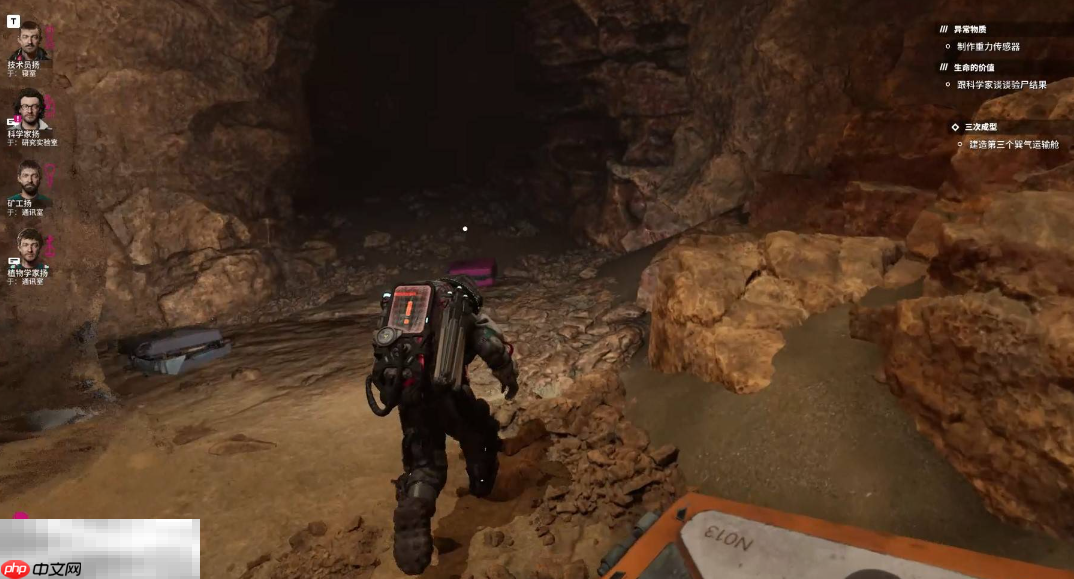Screen dimensions: 1074x579
Task: Select the 矿工扬 (Miner) portrait
Action: pos(30,181)
